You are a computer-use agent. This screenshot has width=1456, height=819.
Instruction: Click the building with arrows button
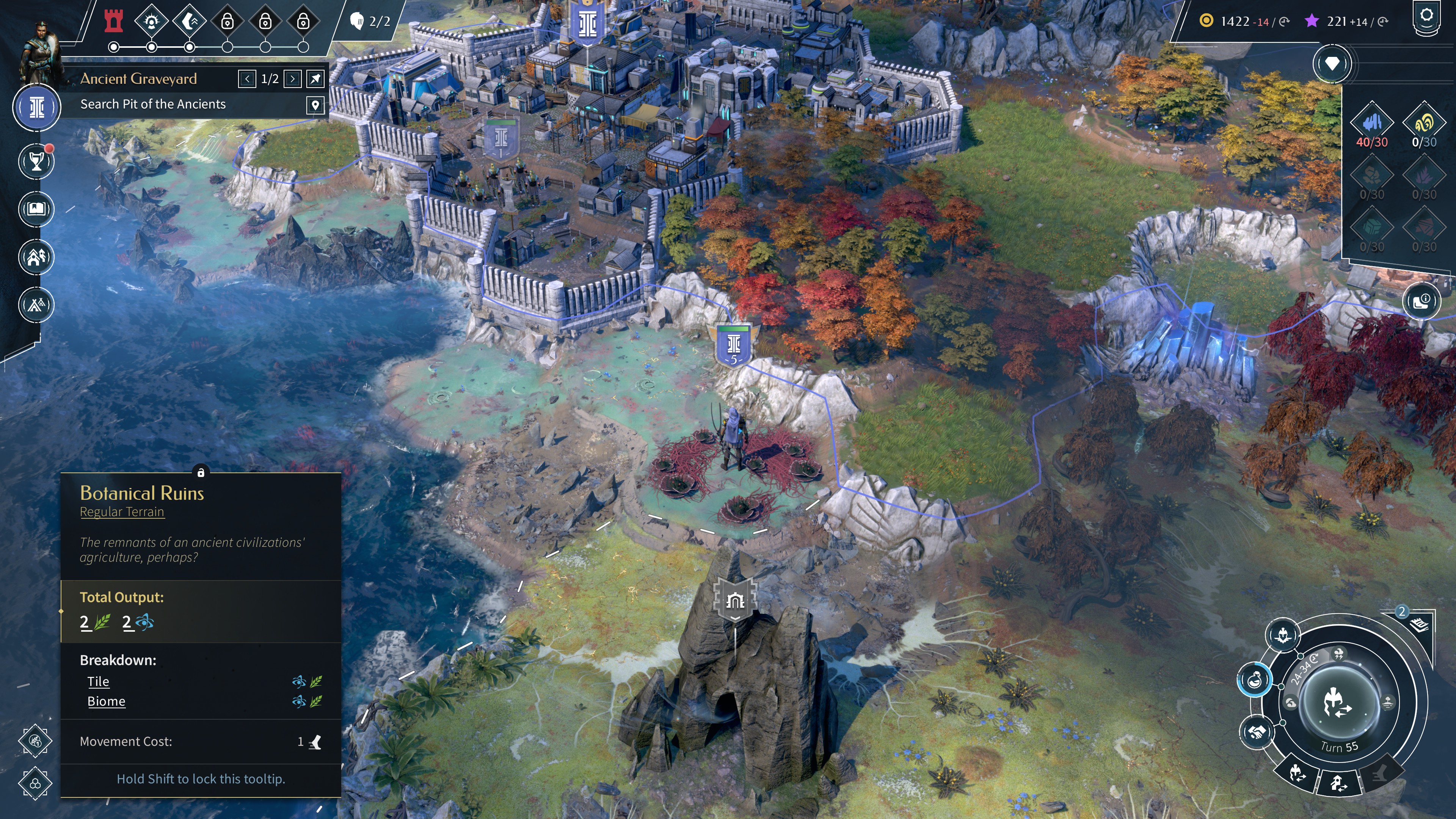point(1338,783)
